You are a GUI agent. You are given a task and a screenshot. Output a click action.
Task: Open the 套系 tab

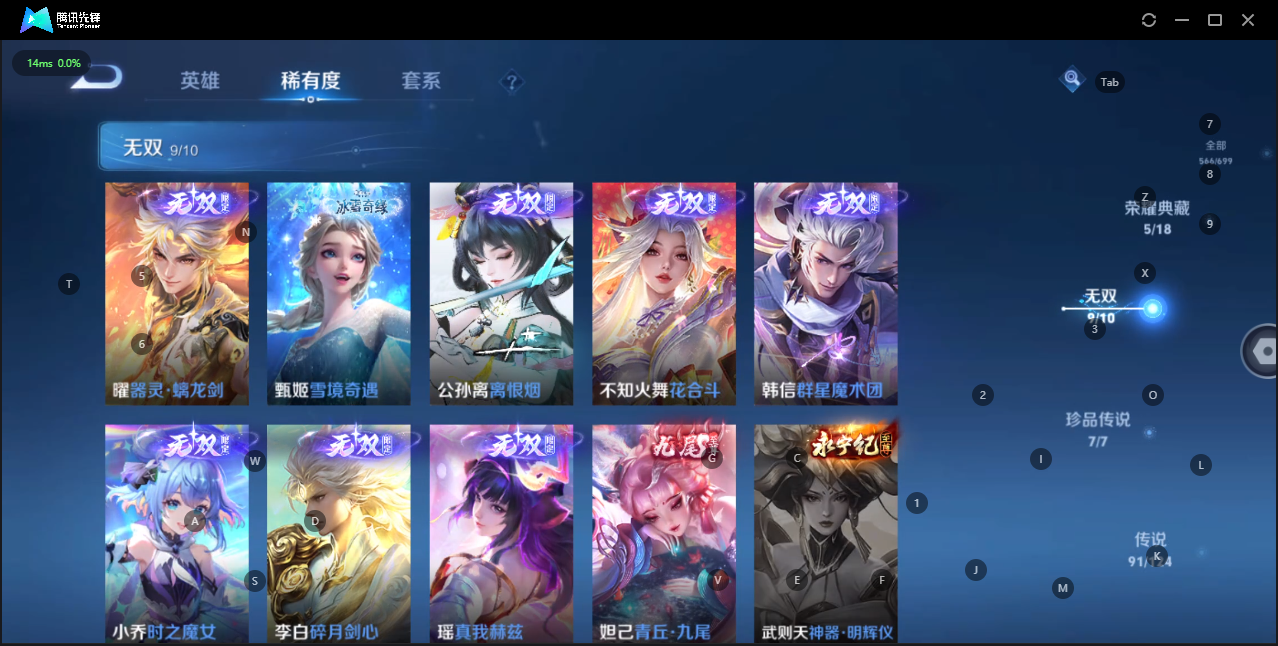421,81
